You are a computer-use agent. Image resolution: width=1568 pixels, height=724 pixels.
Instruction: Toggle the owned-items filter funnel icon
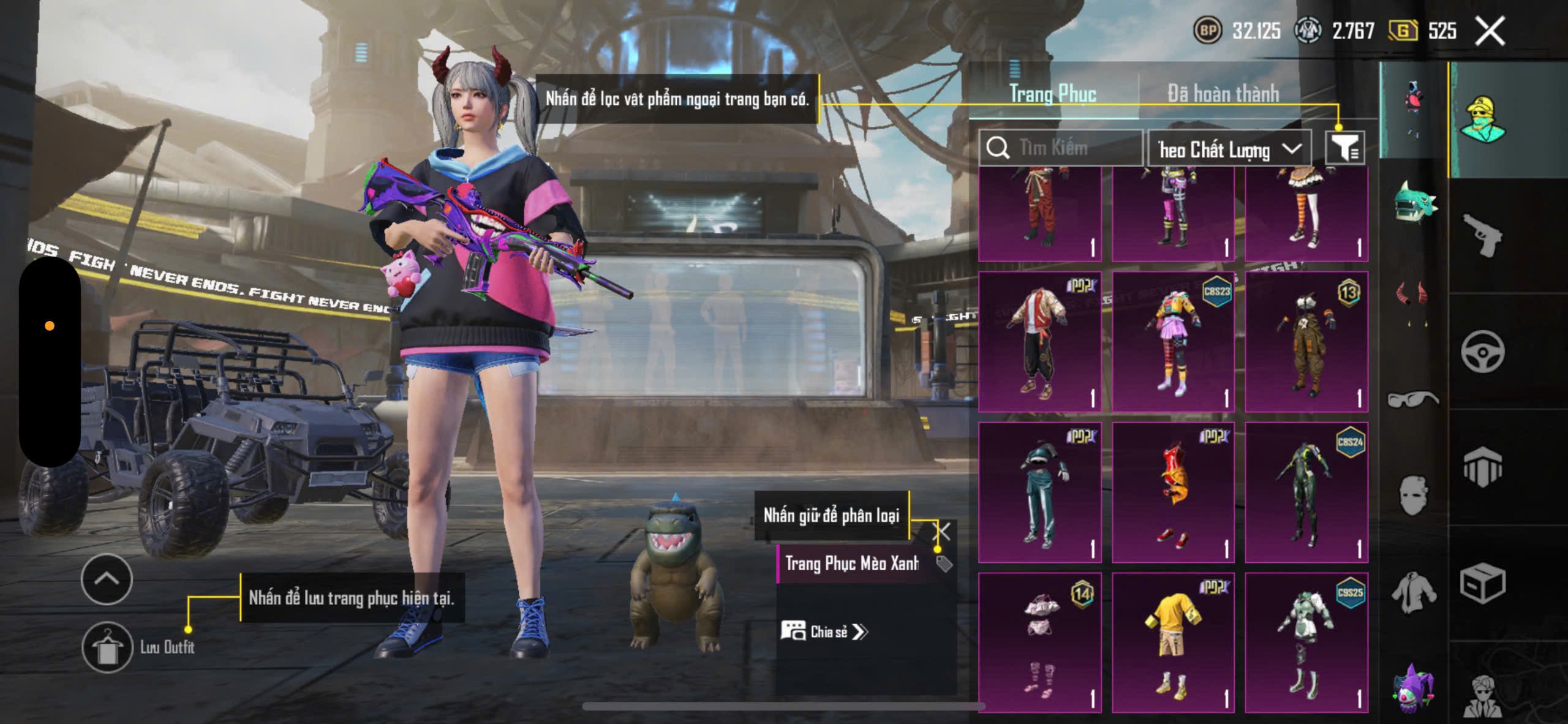click(1344, 148)
